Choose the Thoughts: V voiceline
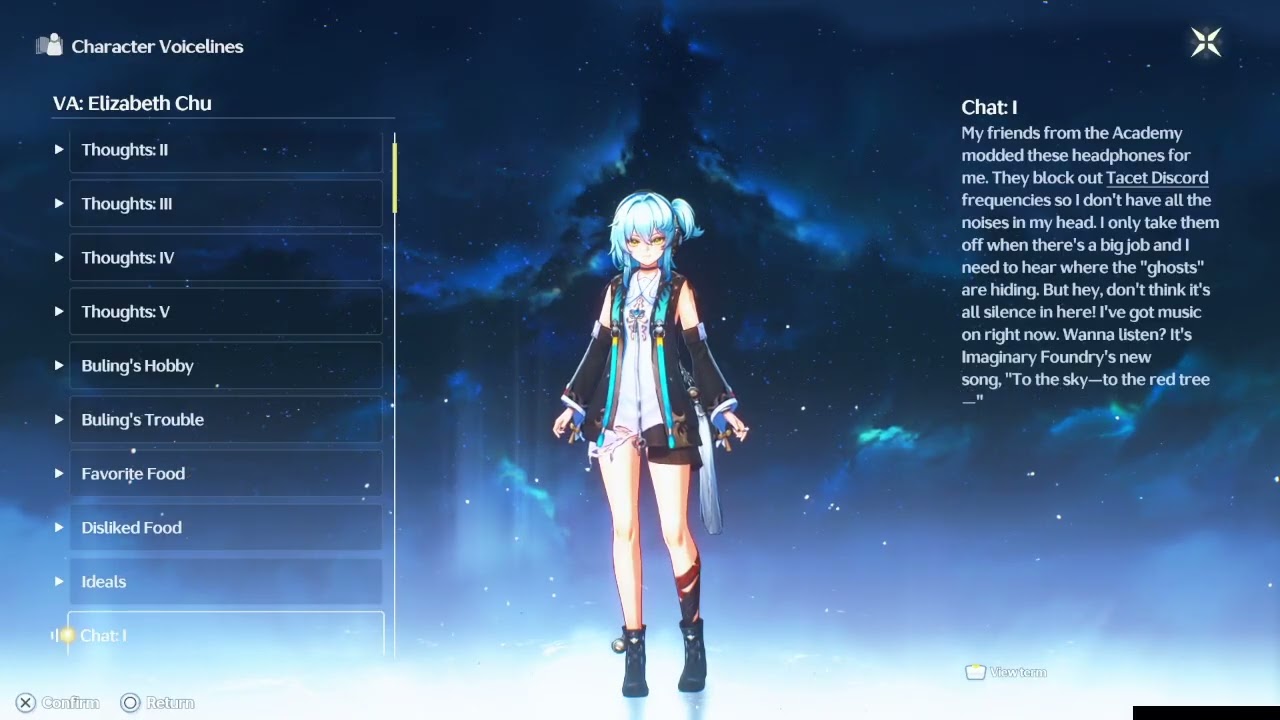This screenshot has width=1280, height=720. tap(225, 312)
